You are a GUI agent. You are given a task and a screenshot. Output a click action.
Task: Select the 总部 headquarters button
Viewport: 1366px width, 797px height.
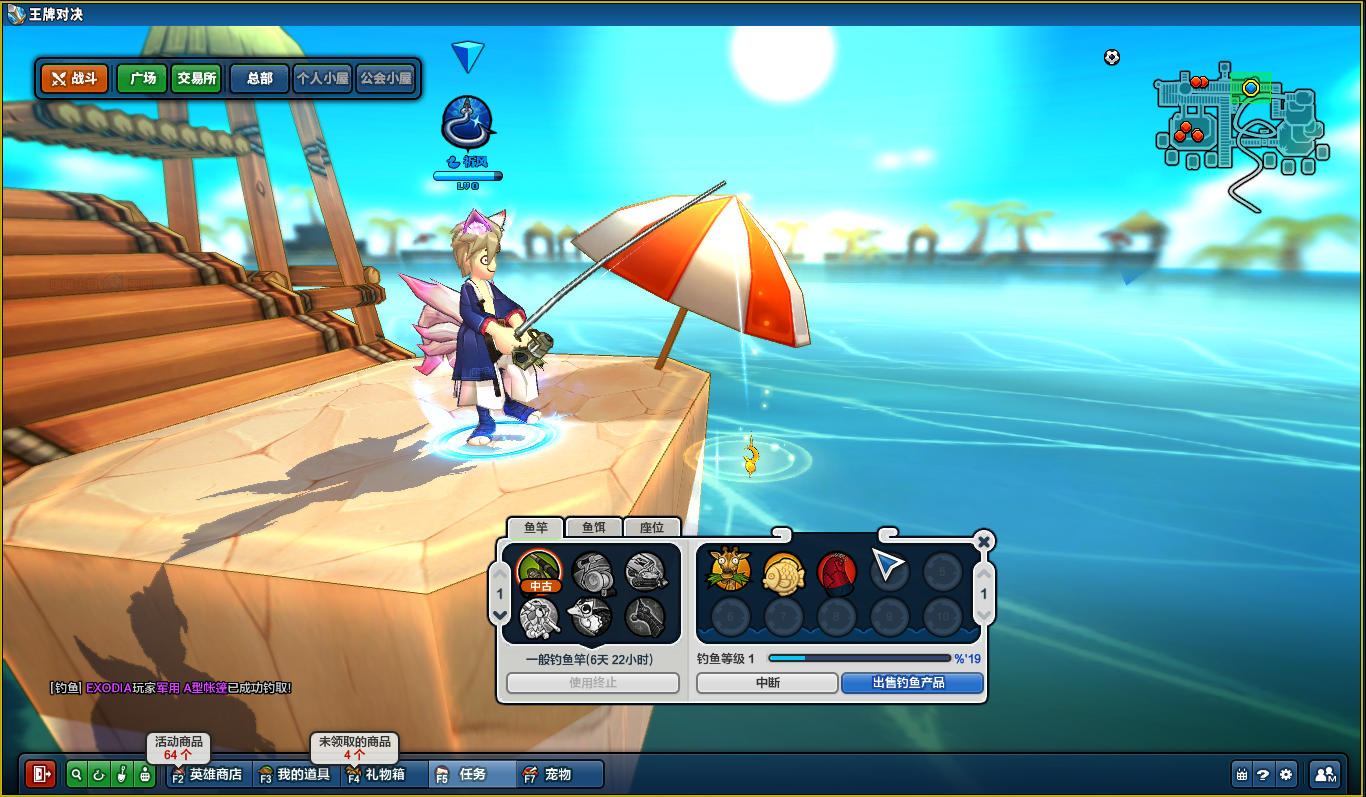(x=260, y=78)
